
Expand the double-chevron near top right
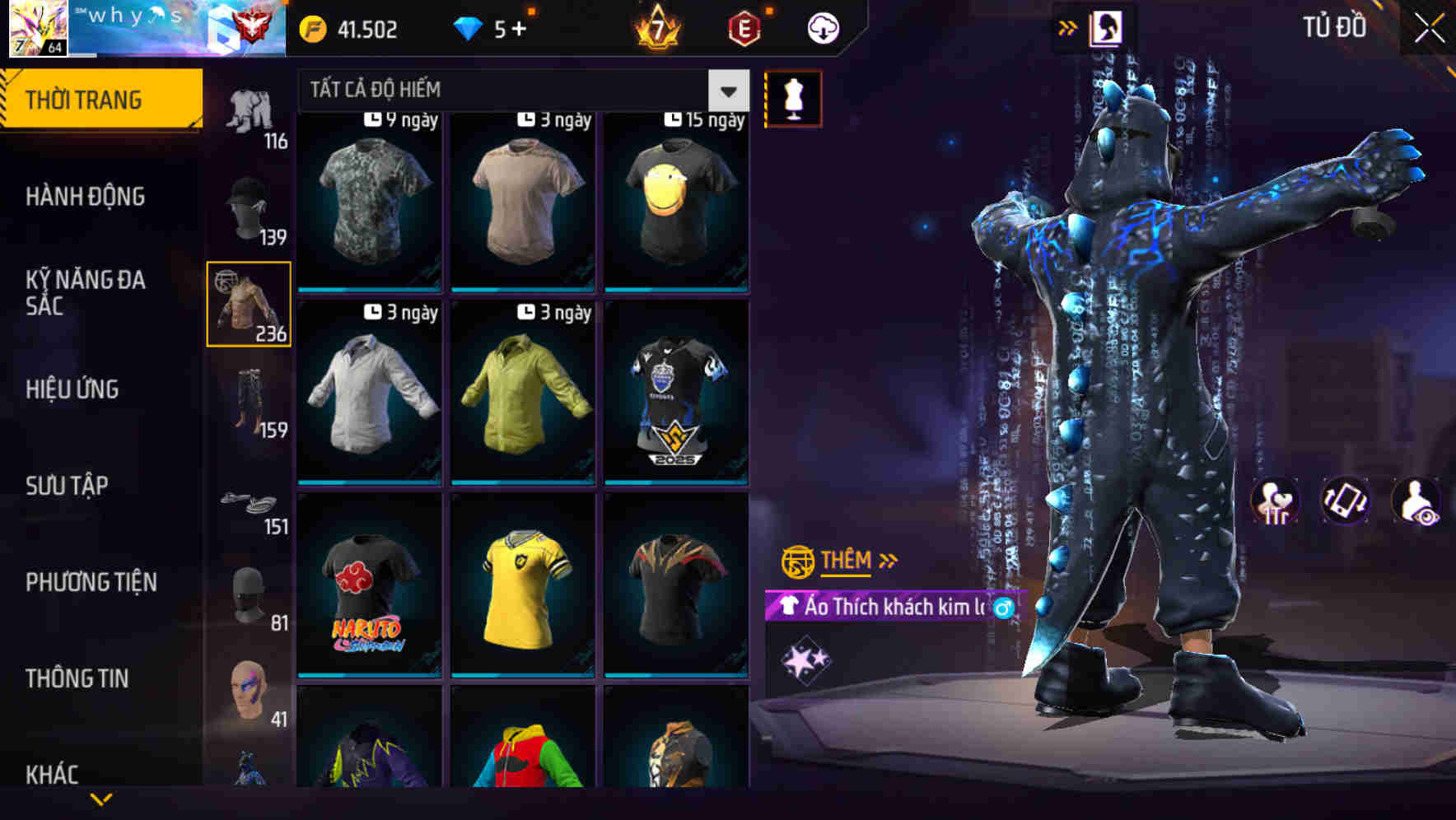coord(1066,27)
